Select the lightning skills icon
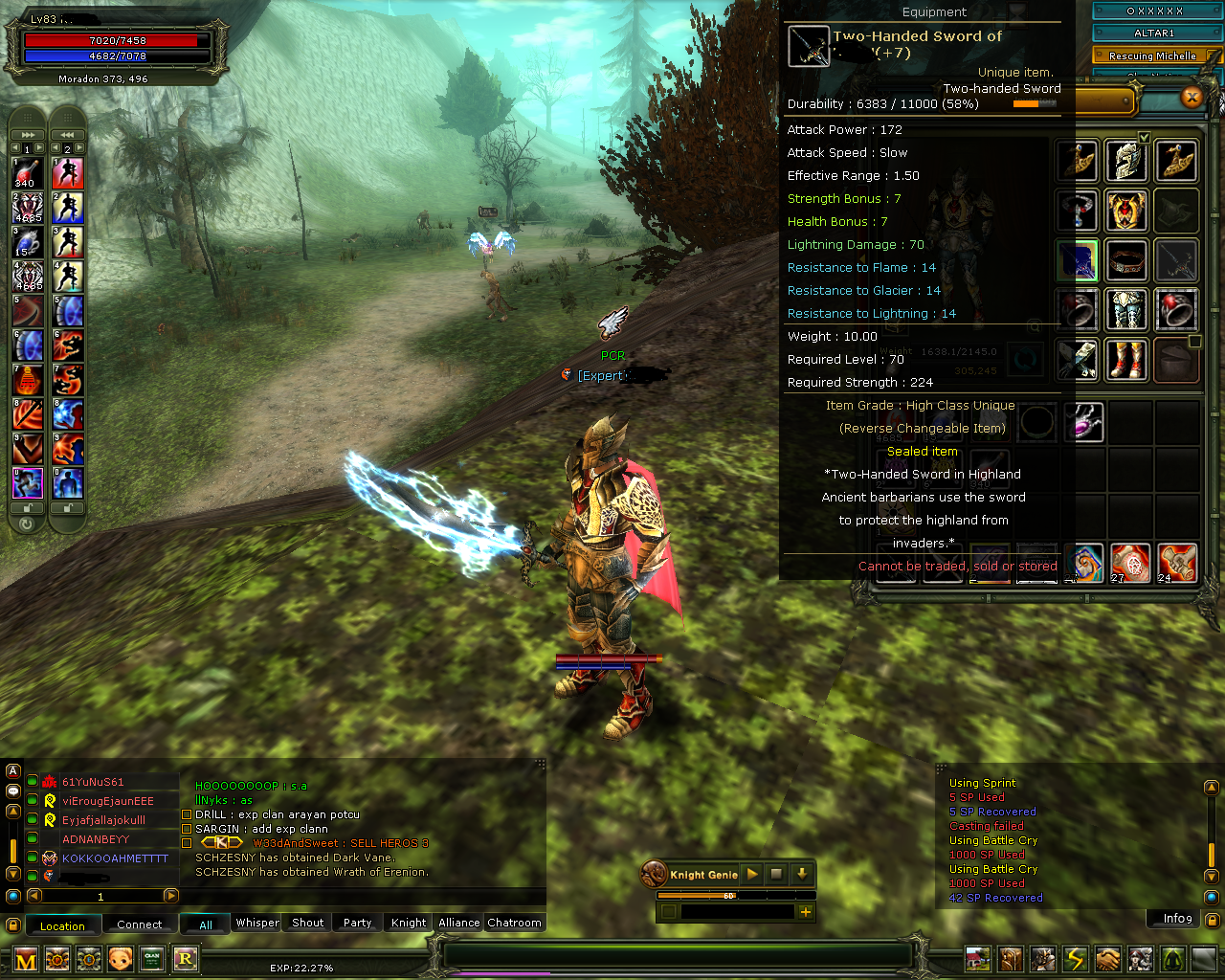The image size is (1225, 980). point(1076,958)
